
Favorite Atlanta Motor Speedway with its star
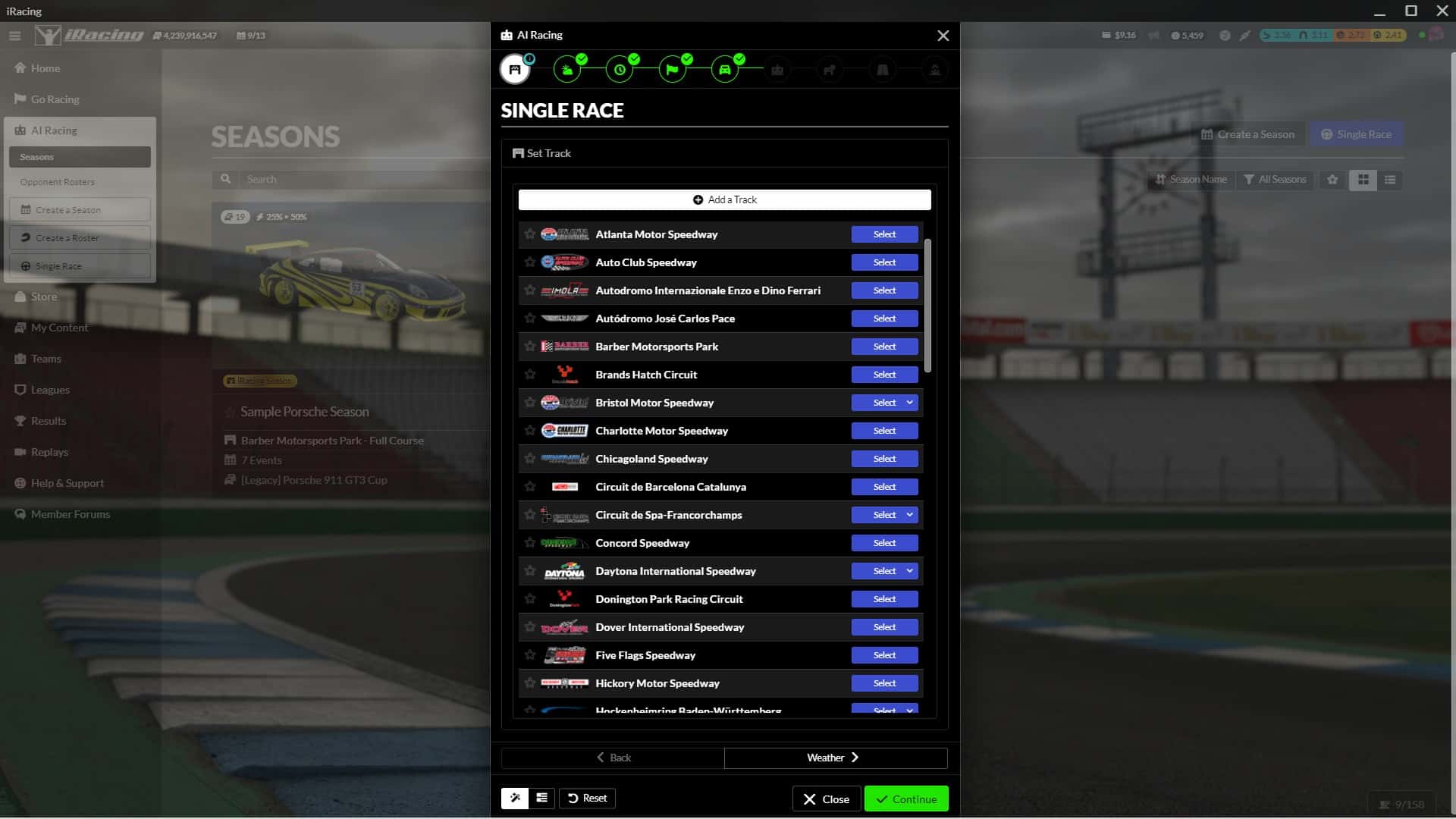coord(529,234)
